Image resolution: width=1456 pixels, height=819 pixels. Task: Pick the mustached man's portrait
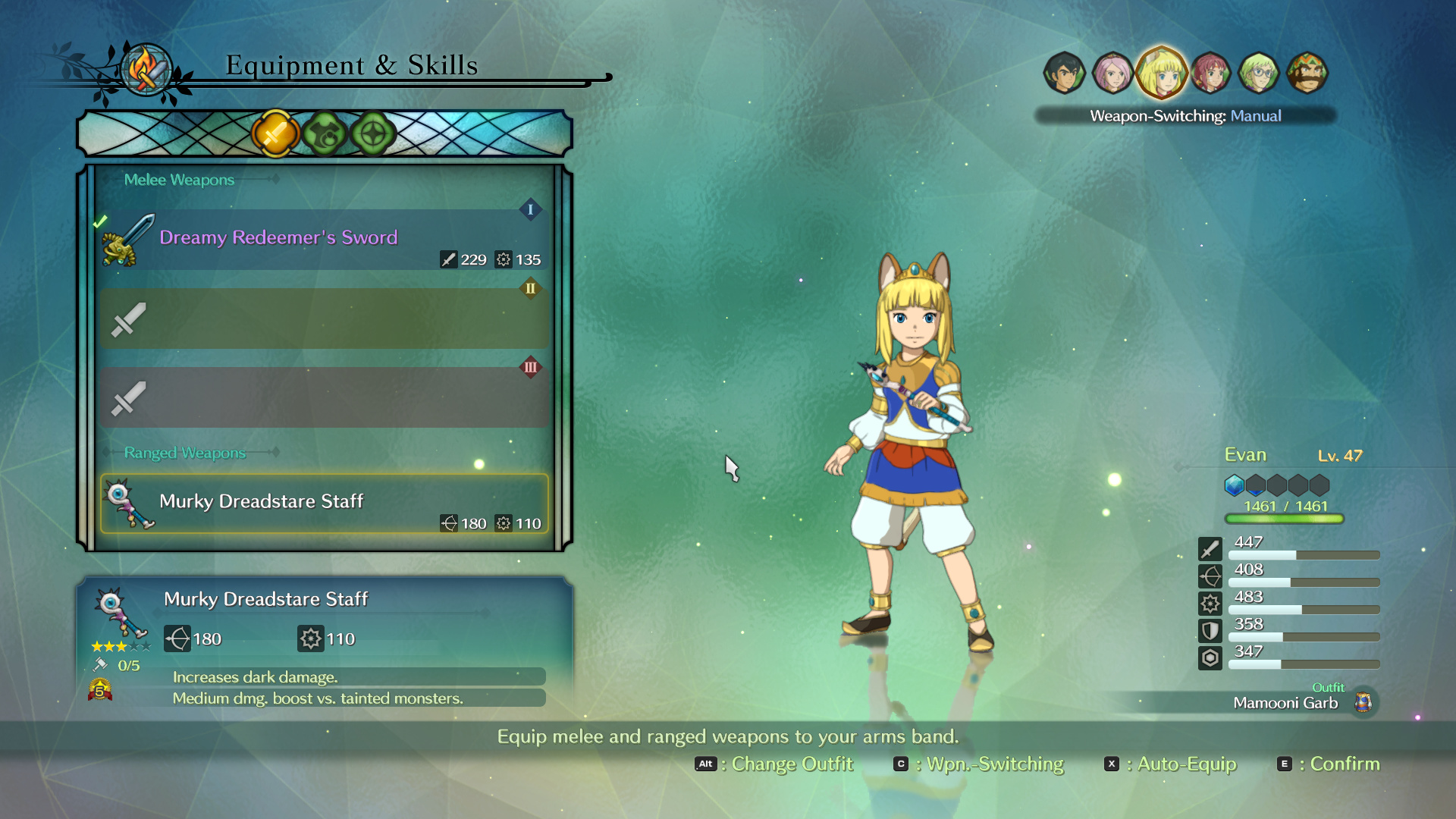click(1307, 73)
